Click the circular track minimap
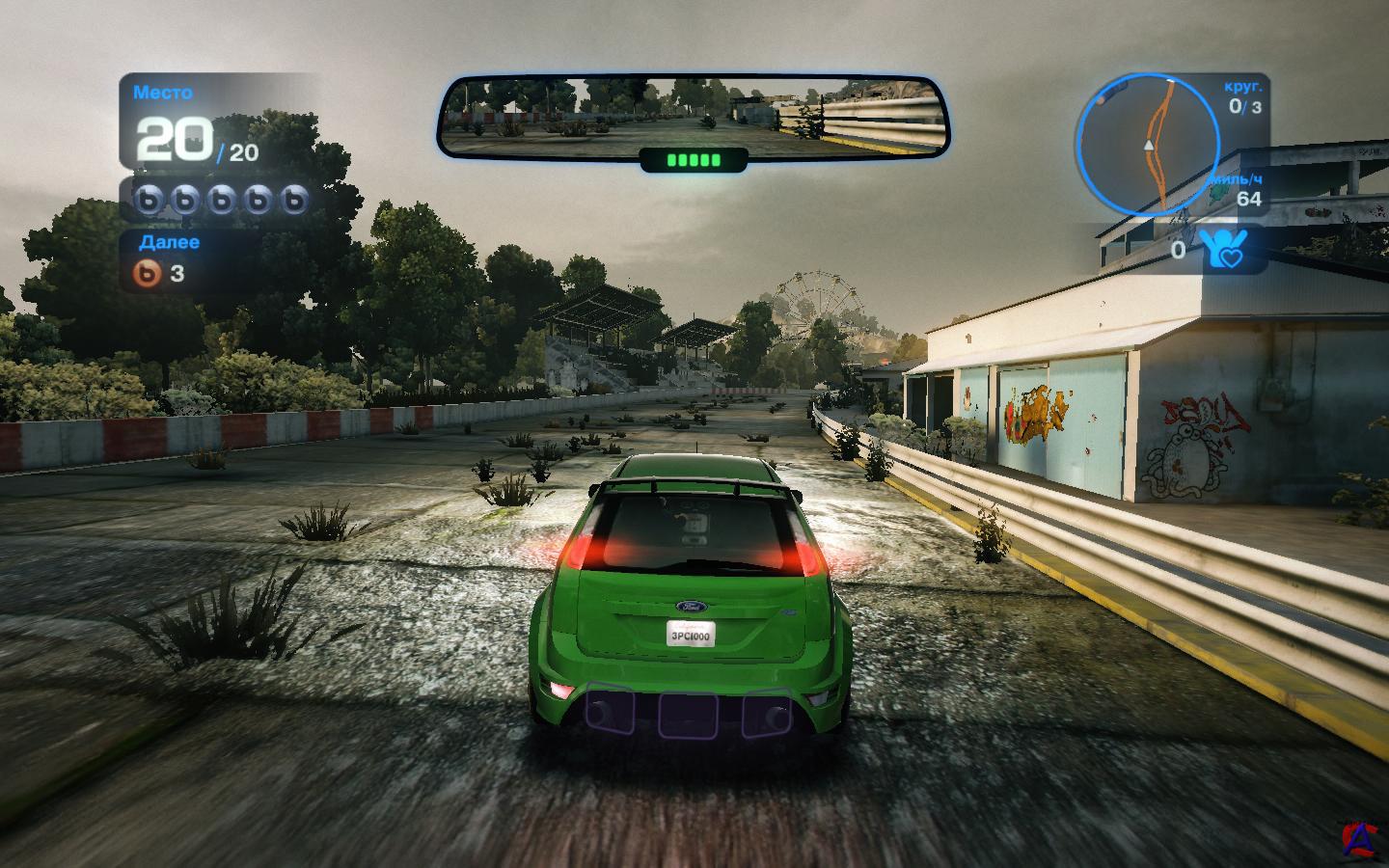 (1148, 141)
